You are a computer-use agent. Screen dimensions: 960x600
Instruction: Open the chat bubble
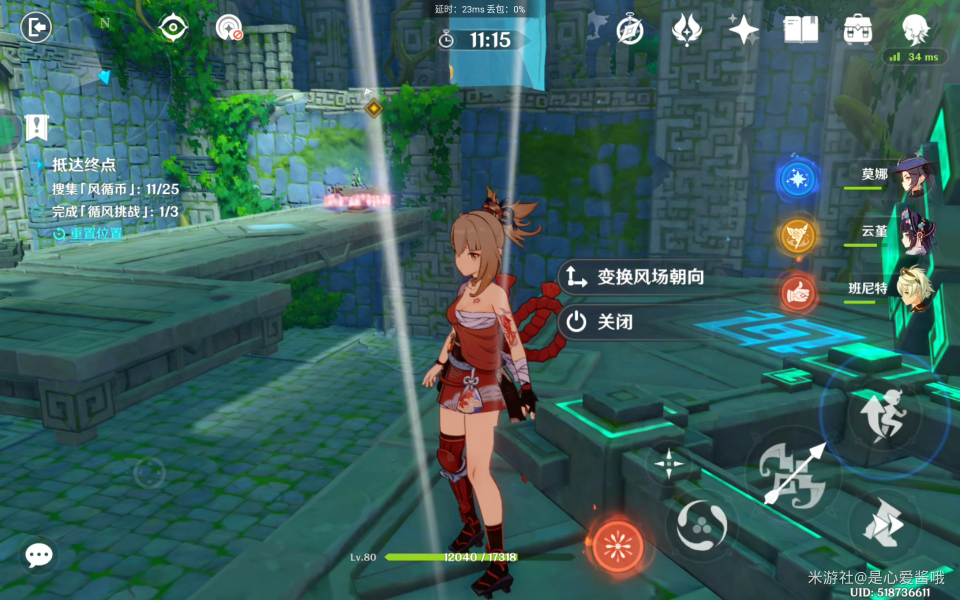pos(39,555)
